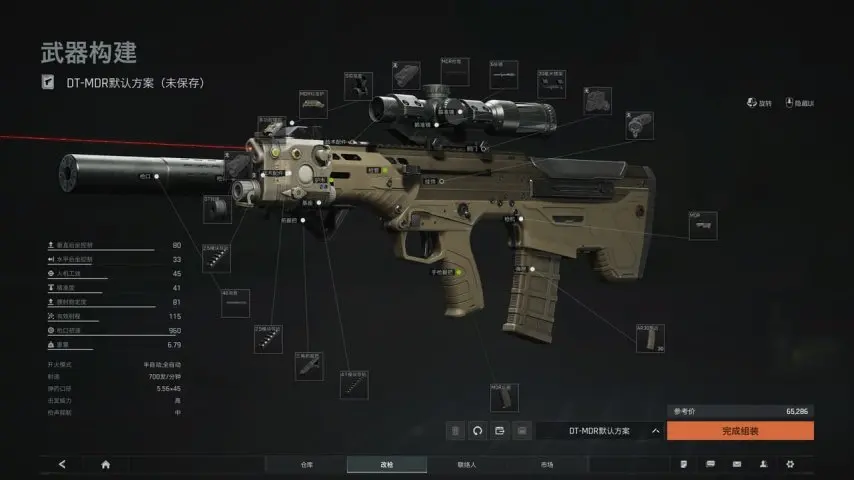Switch to the 仓库 tab
854x480 pixels.
pyautogui.click(x=306, y=465)
